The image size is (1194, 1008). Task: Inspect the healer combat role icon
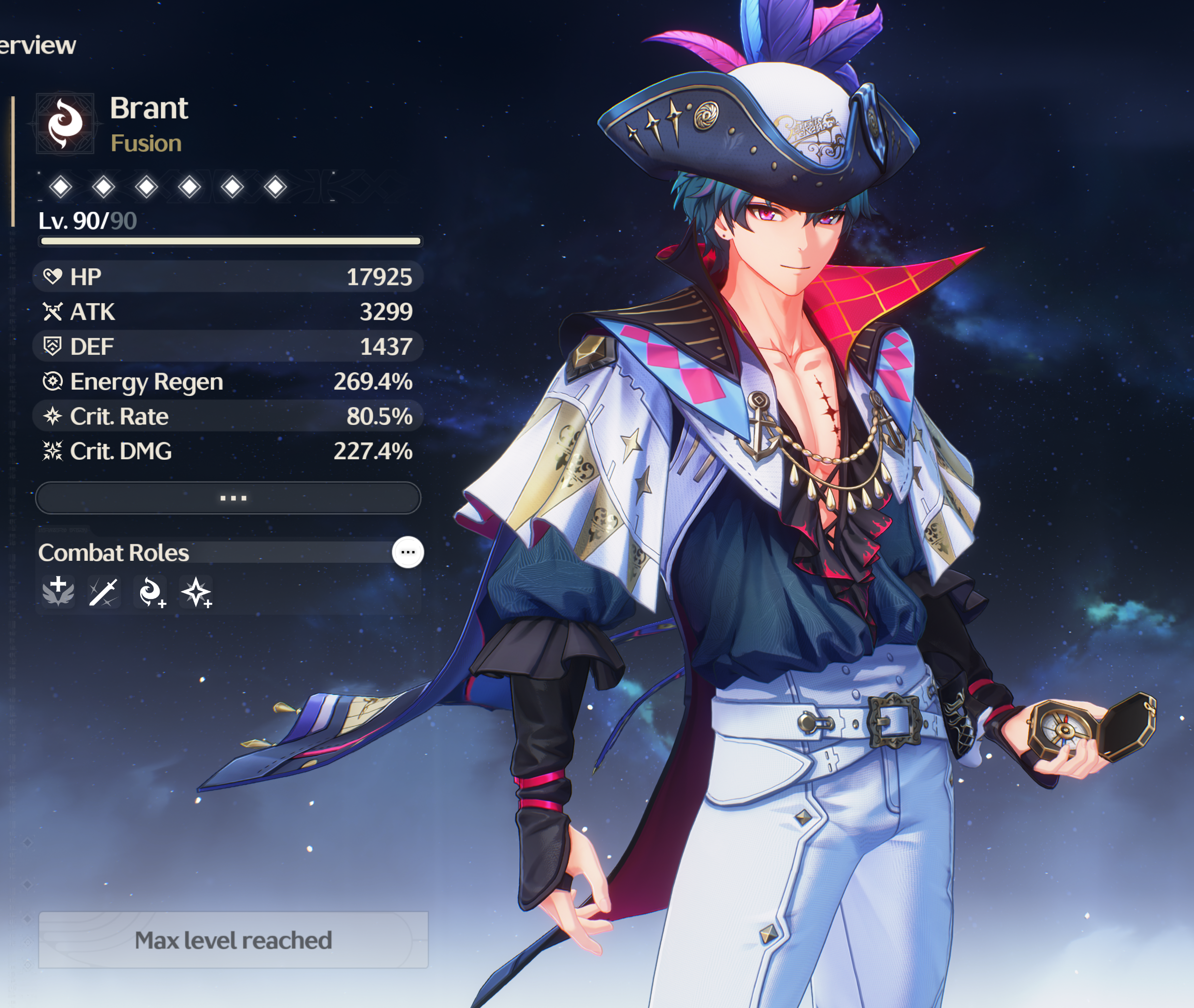point(58,592)
